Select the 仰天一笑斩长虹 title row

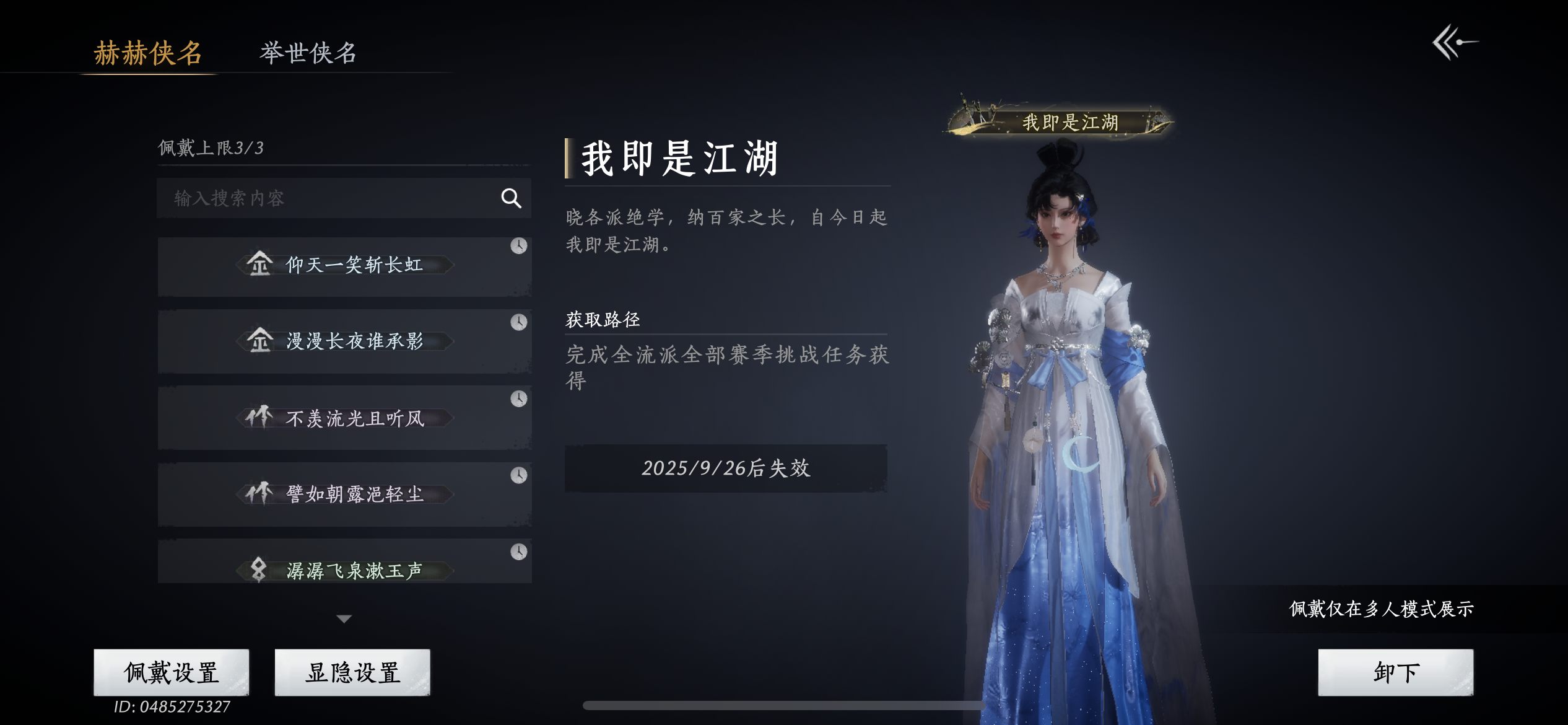344,266
